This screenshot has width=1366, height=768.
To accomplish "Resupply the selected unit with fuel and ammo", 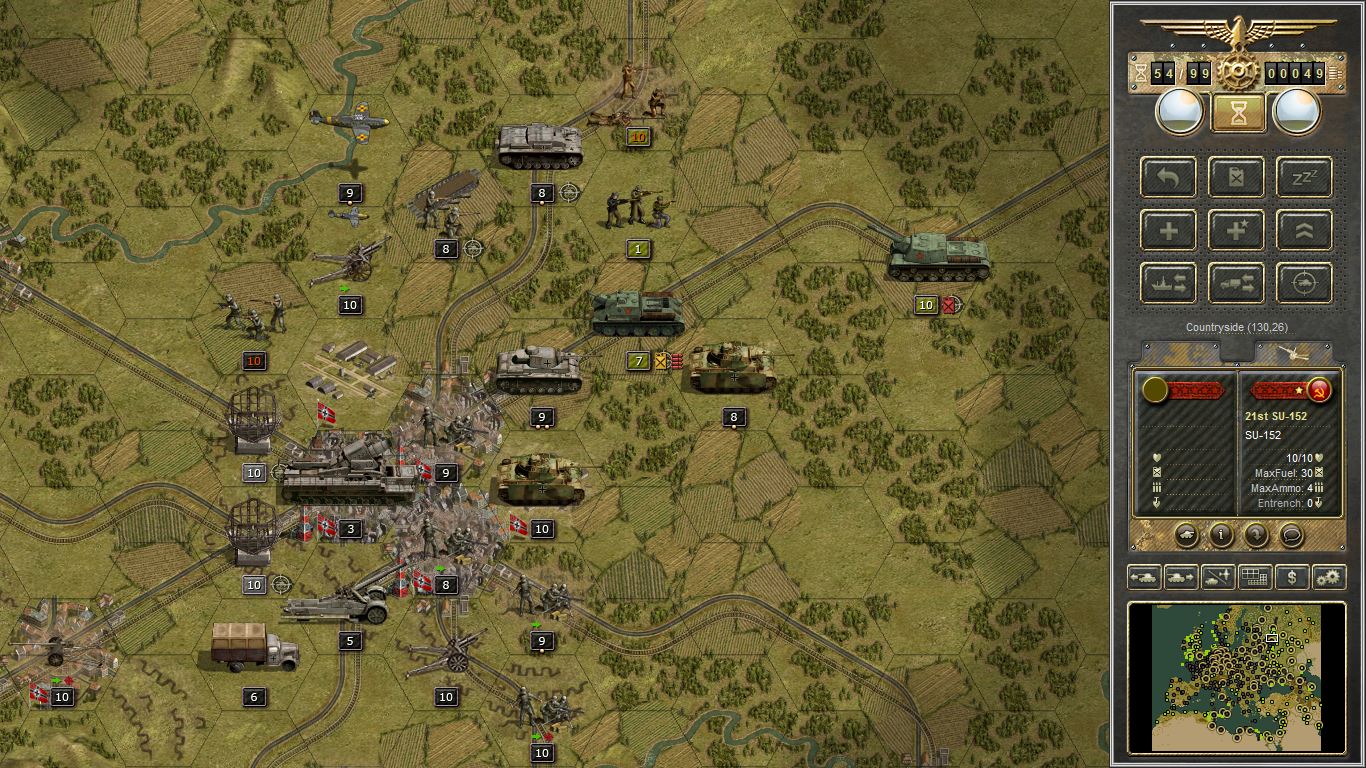I will 1235,178.
